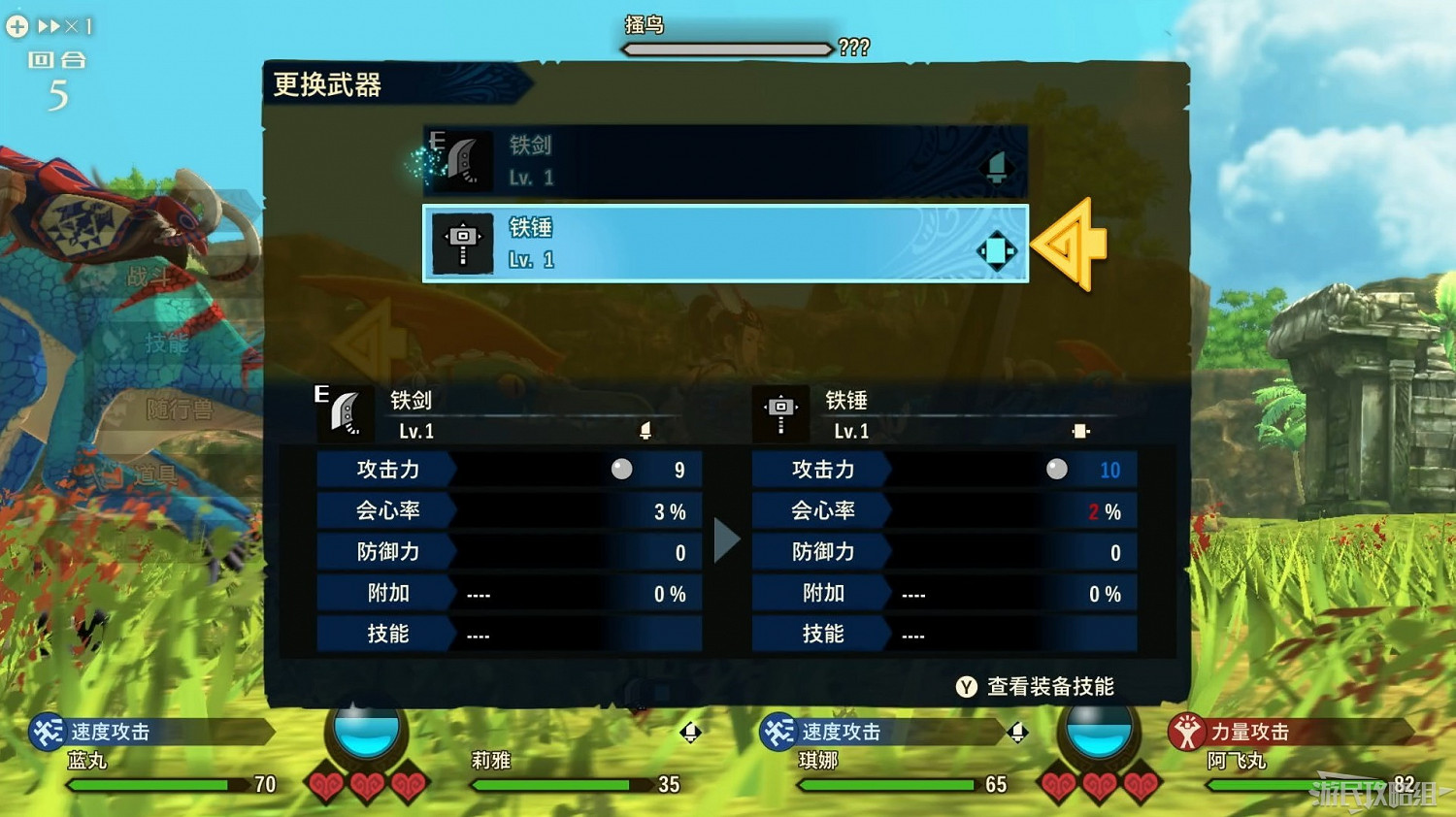Viewport: 1456px width, 817px height.
Task: Click 查看装备技能 to view equipment skills
Action: click(1048, 686)
